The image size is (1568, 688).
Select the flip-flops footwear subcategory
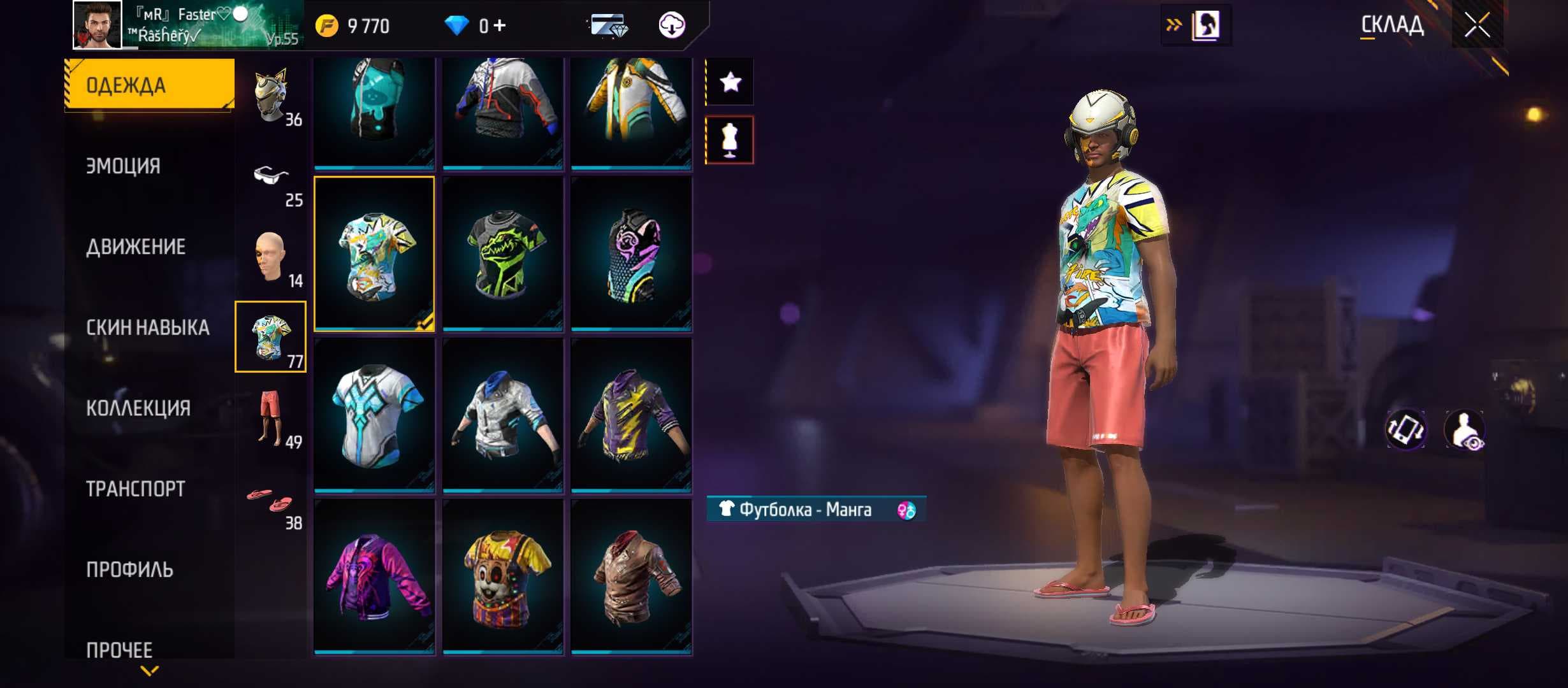pos(272,501)
